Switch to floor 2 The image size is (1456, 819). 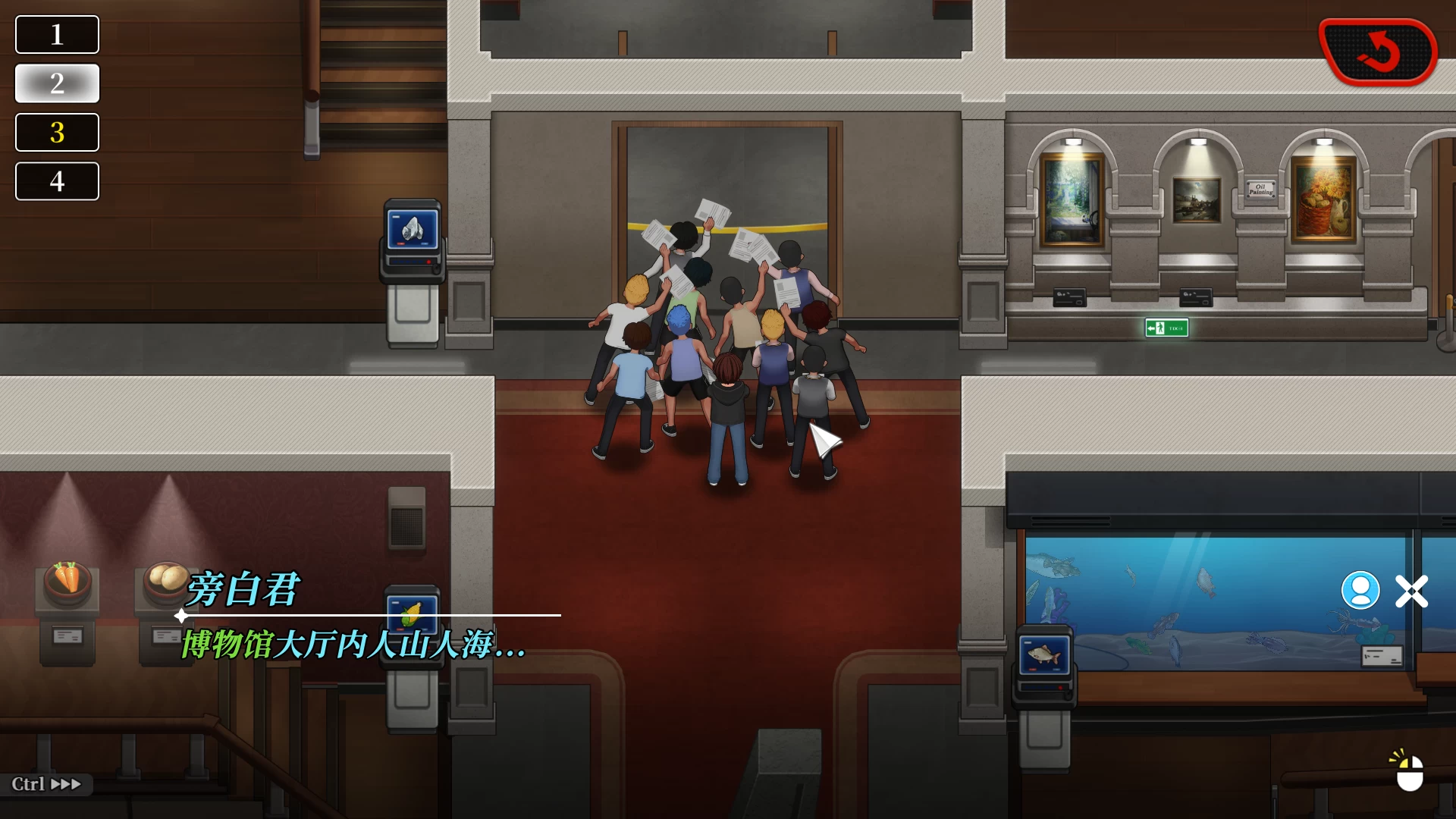(x=57, y=83)
